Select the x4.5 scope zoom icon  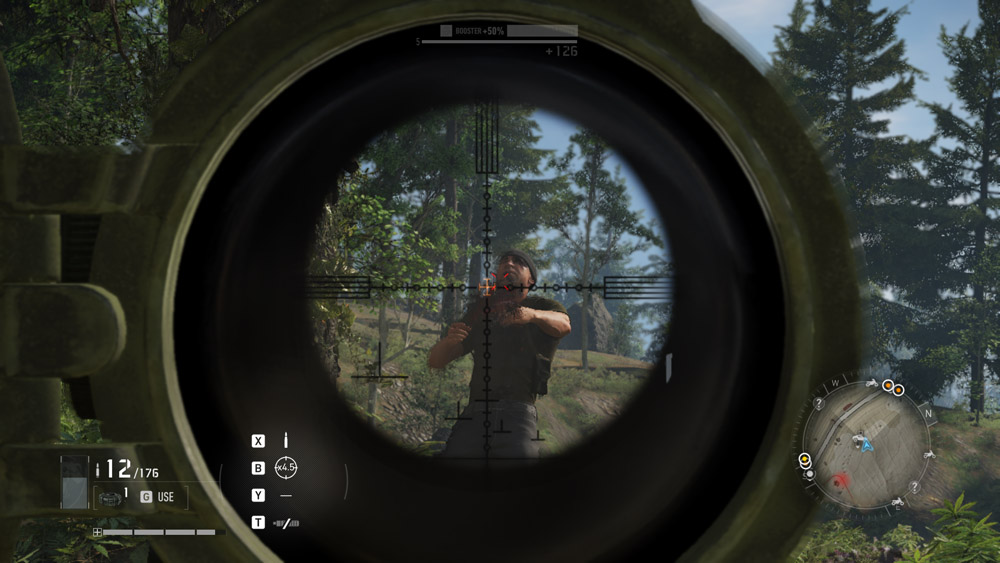(x=286, y=467)
